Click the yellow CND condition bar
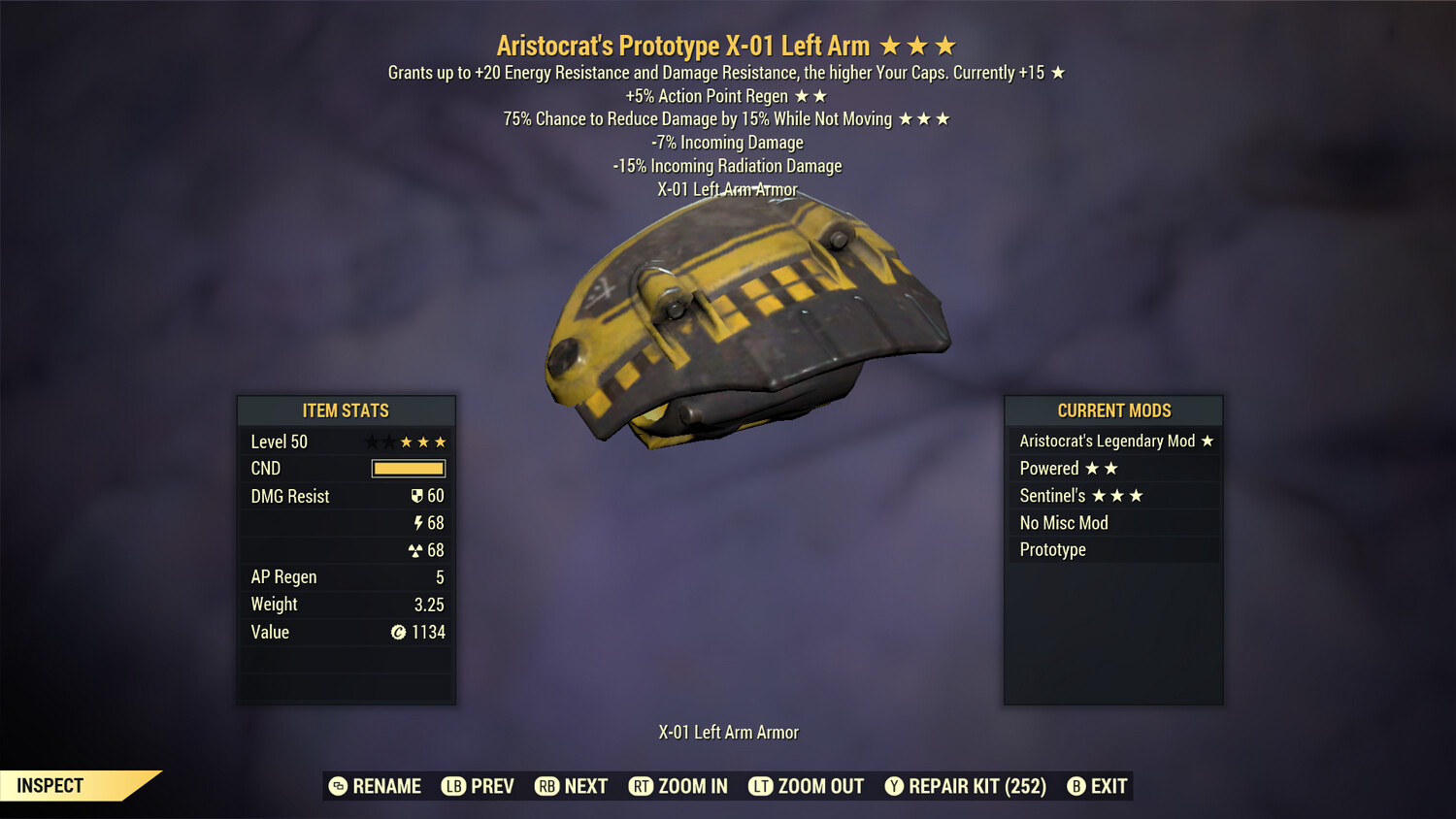The image size is (1456, 819). (408, 468)
